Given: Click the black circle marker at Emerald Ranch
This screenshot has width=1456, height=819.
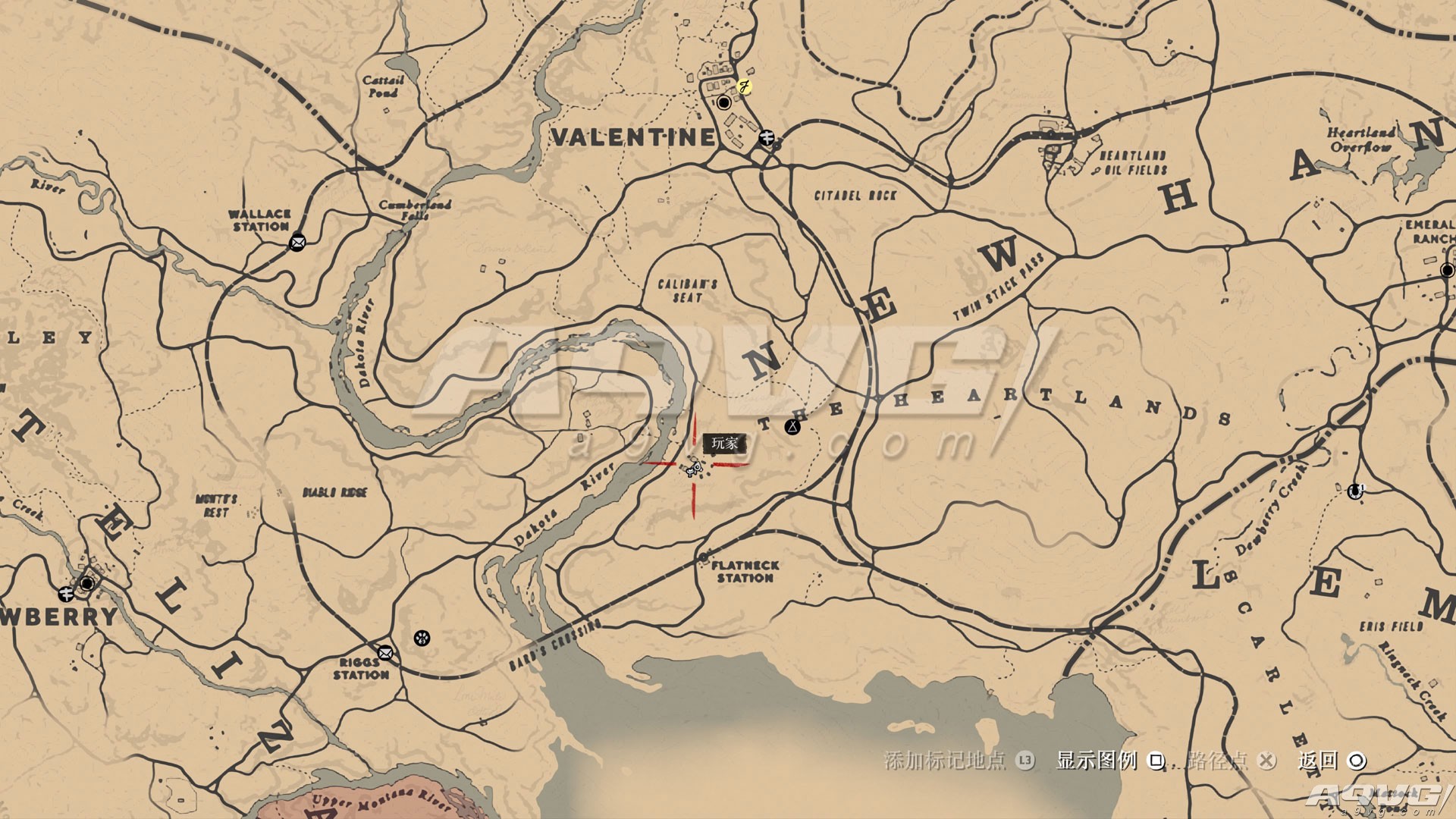Looking at the screenshot, I should tap(1447, 270).
